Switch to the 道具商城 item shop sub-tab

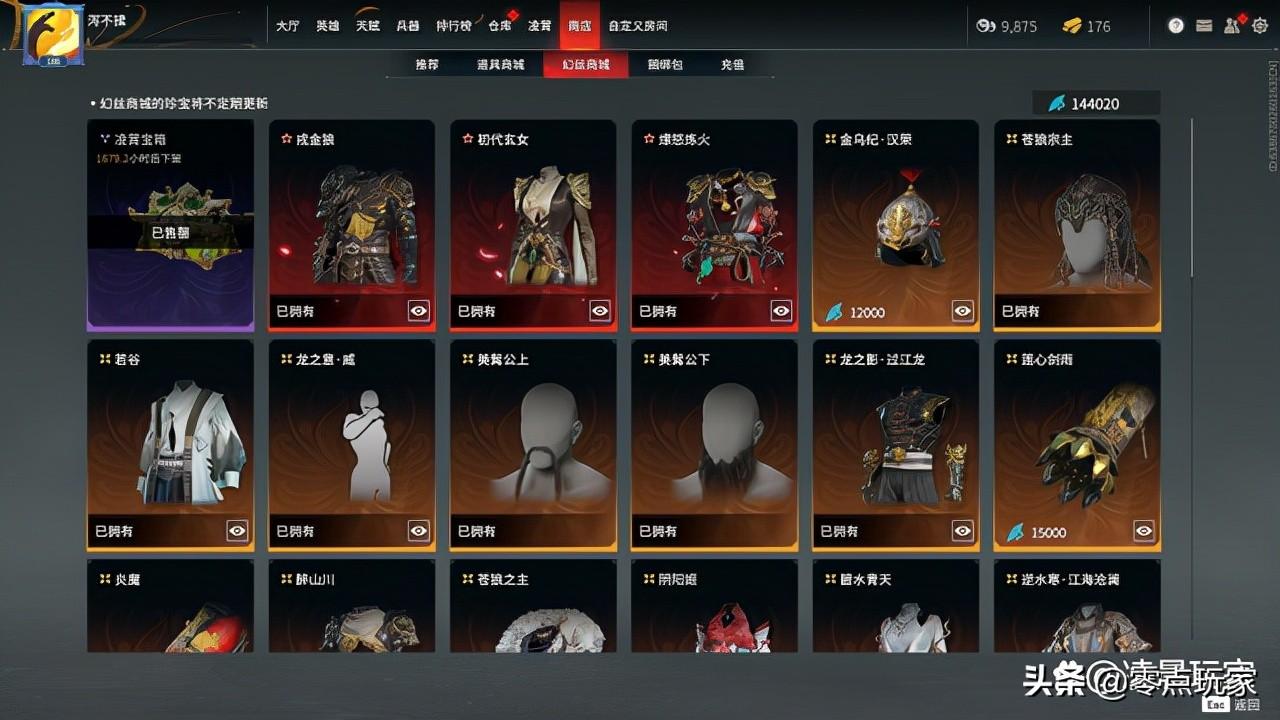(501, 65)
